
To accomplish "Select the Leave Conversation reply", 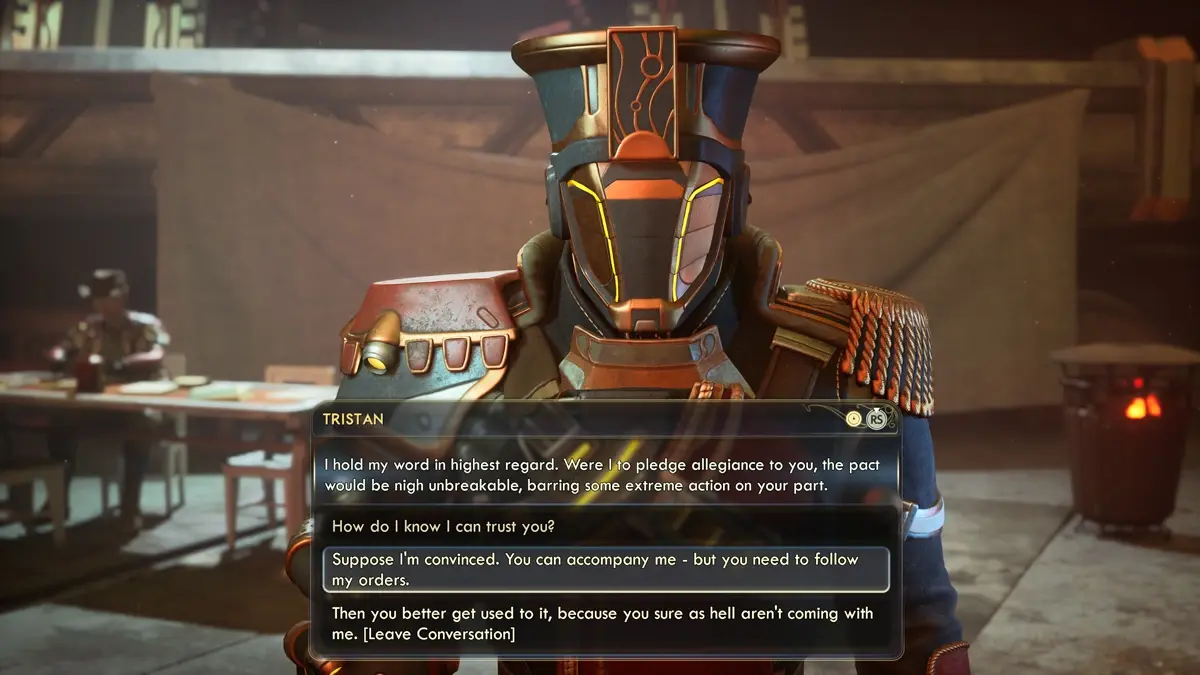I will pyautogui.click(x=604, y=624).
